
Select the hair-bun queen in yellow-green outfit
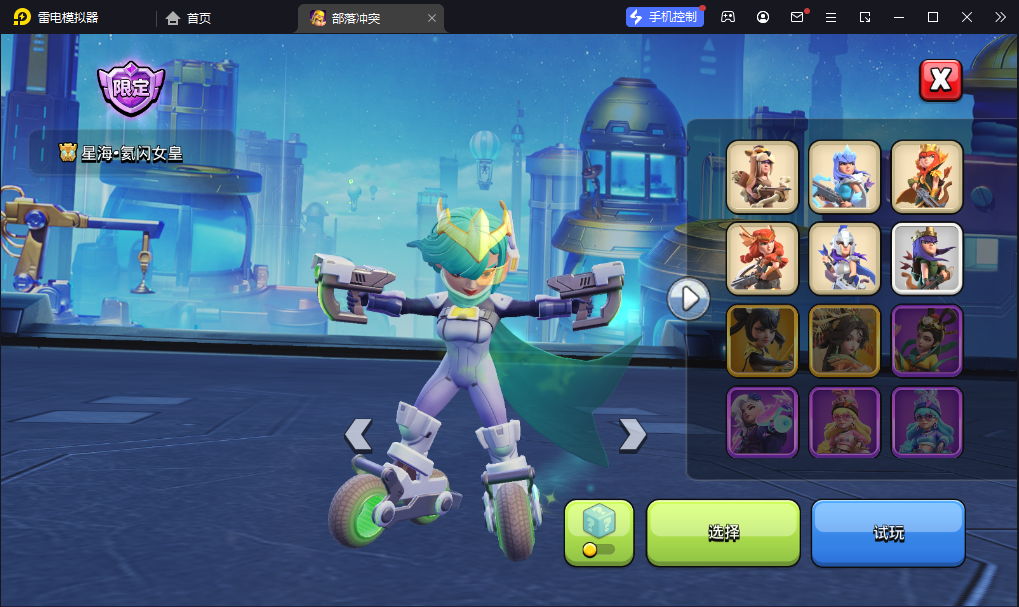(926, 340)
